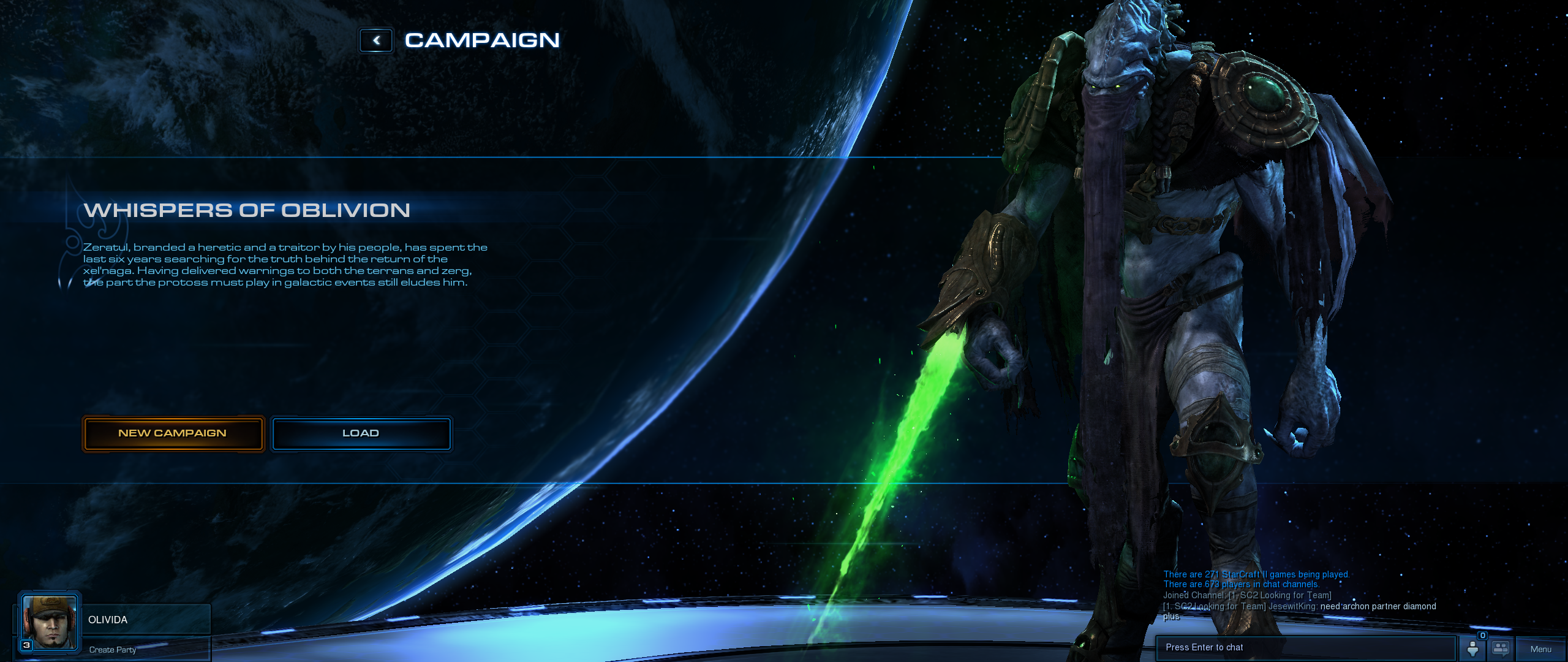Select the Create Party option
This screenshot has width=1568, height=662.
[x=113, y=650]
